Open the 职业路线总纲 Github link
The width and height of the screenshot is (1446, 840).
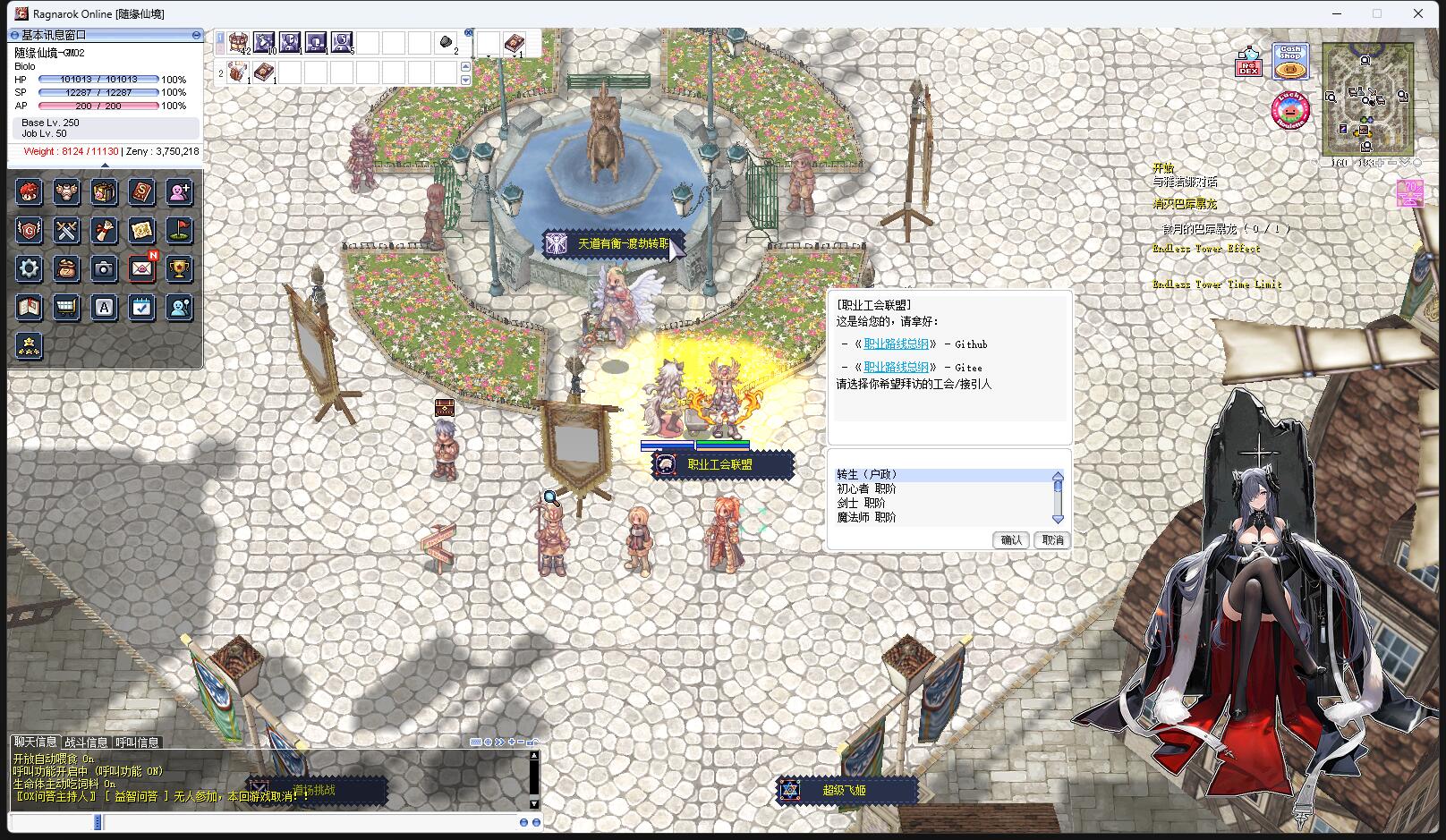coord(896,344)
